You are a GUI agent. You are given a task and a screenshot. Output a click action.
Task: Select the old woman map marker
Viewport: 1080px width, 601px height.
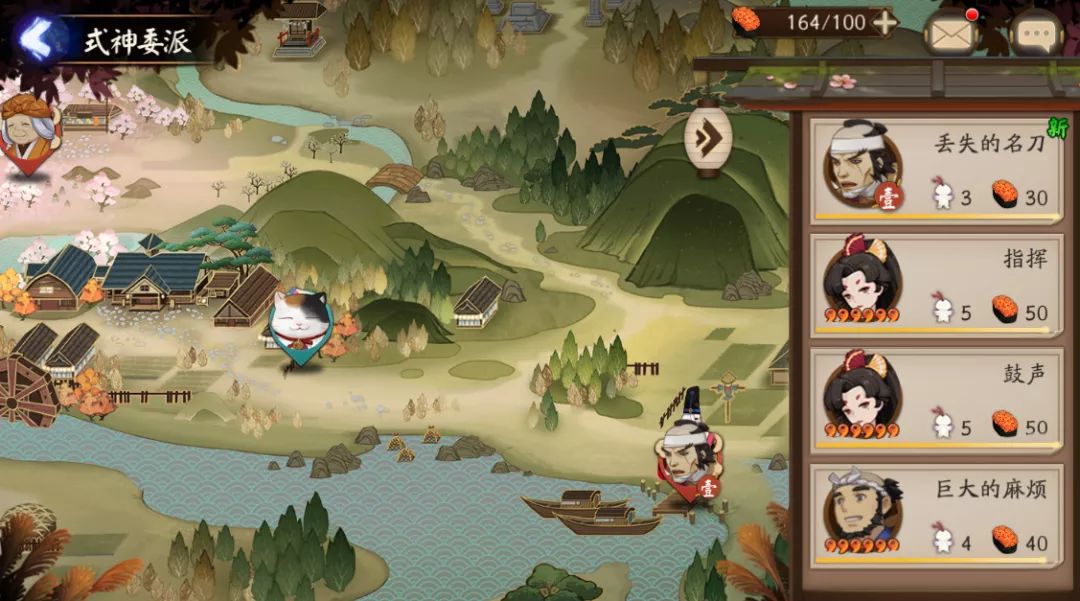(27, 130)
